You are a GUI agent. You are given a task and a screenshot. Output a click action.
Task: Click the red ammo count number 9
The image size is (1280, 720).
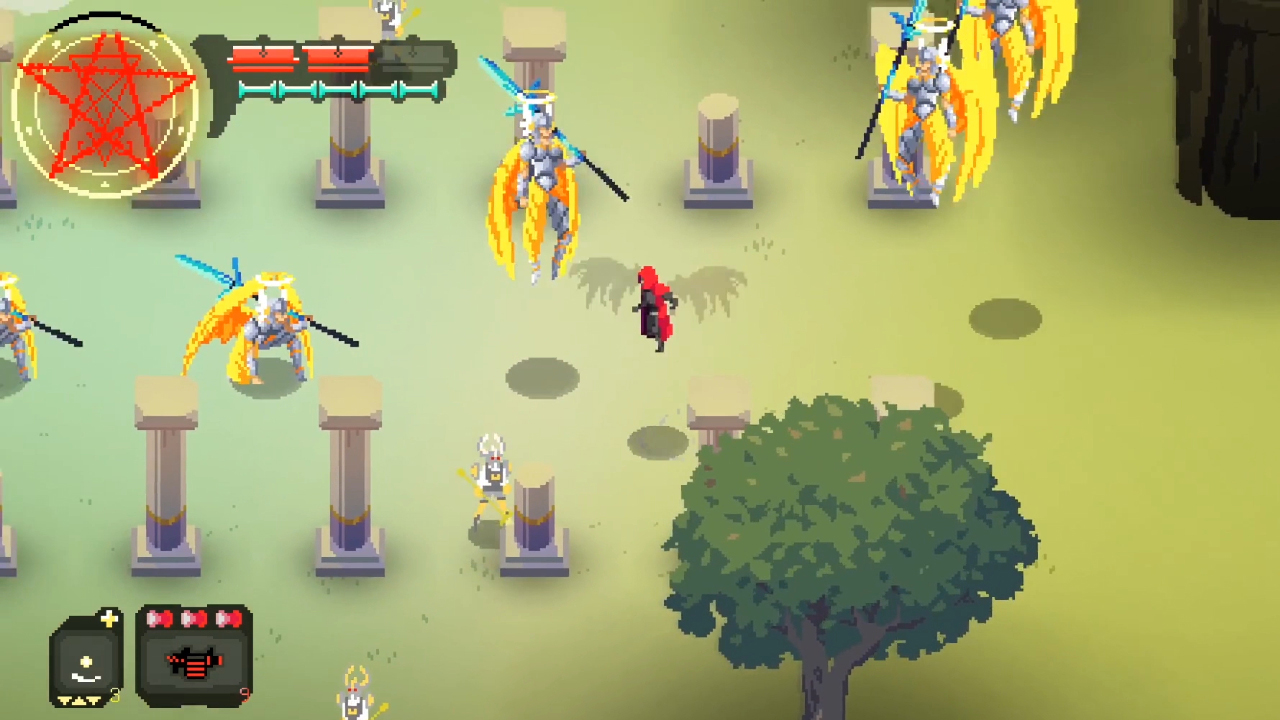(245, 696)
